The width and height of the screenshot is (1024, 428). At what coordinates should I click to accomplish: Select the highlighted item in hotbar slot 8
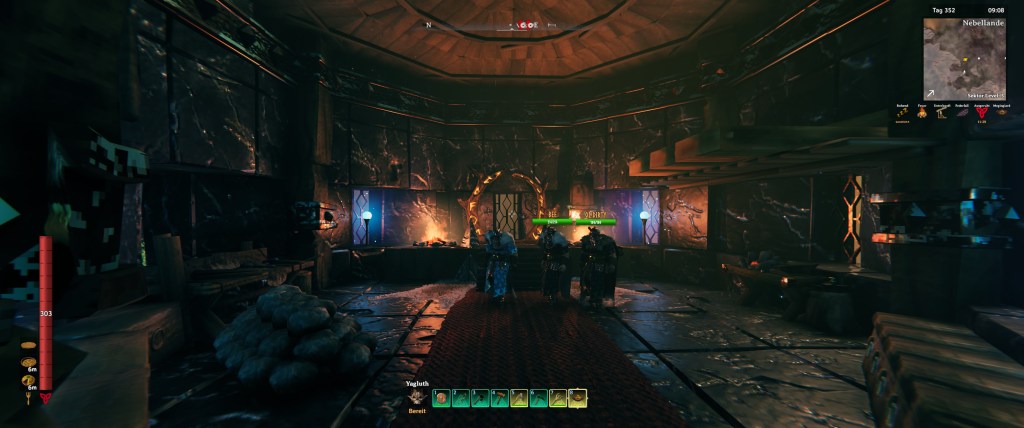click(x=578, y=398)
